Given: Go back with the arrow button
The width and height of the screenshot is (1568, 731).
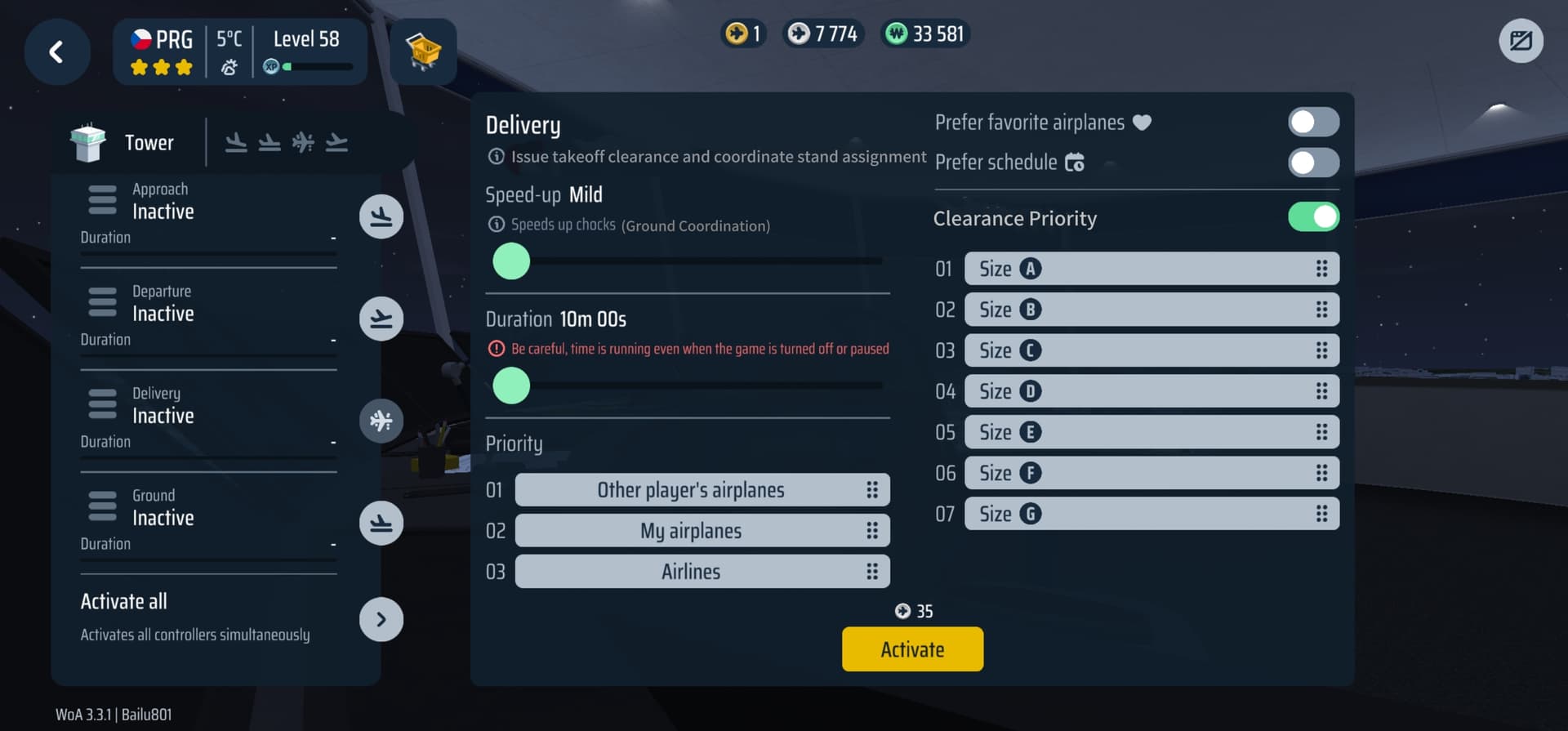Looking at the screenshot, I should [56, 52].
